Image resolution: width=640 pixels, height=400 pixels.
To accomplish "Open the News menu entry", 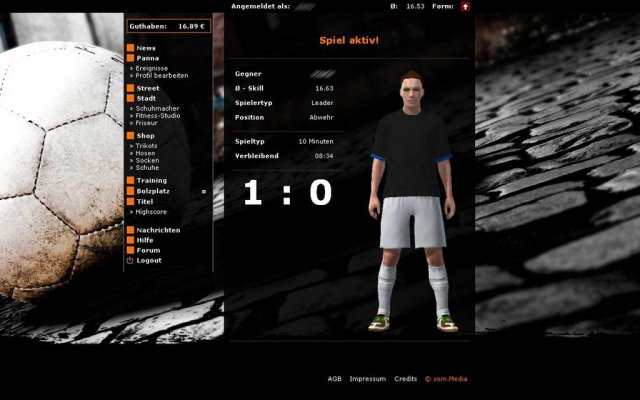I will pos(146,48).
